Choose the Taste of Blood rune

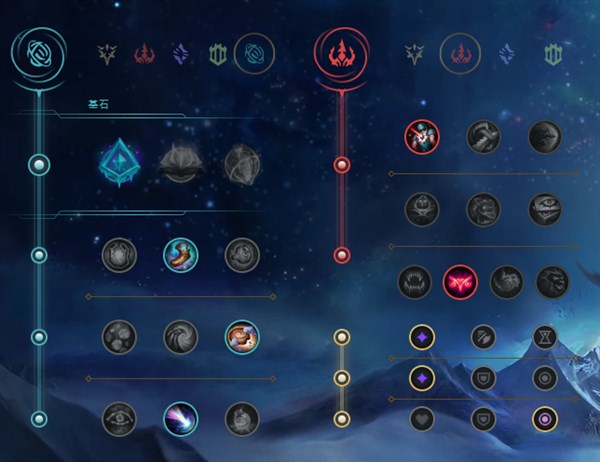pos(482,136)
